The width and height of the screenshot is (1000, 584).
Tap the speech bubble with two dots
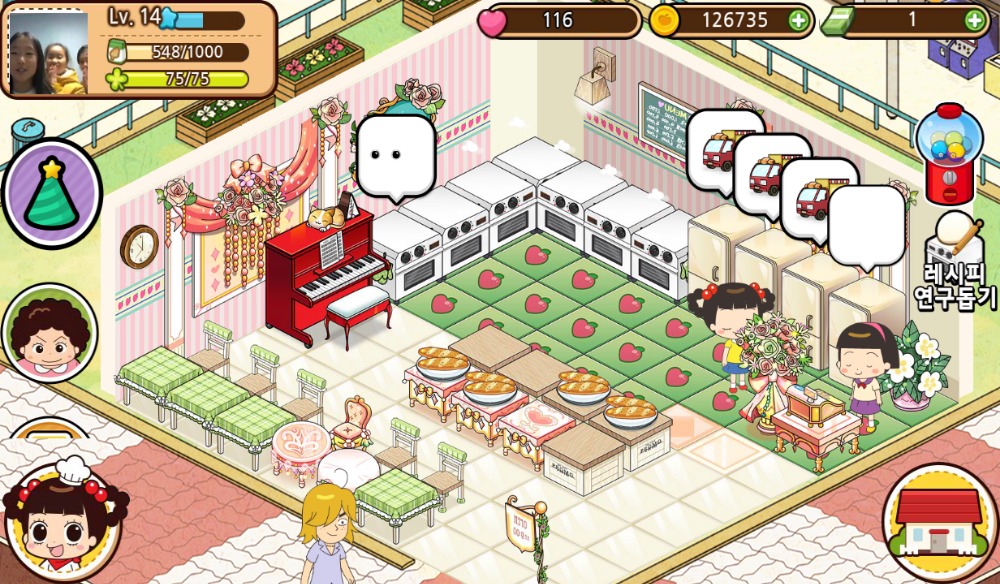pyautogui.click(x=396, y=155)
